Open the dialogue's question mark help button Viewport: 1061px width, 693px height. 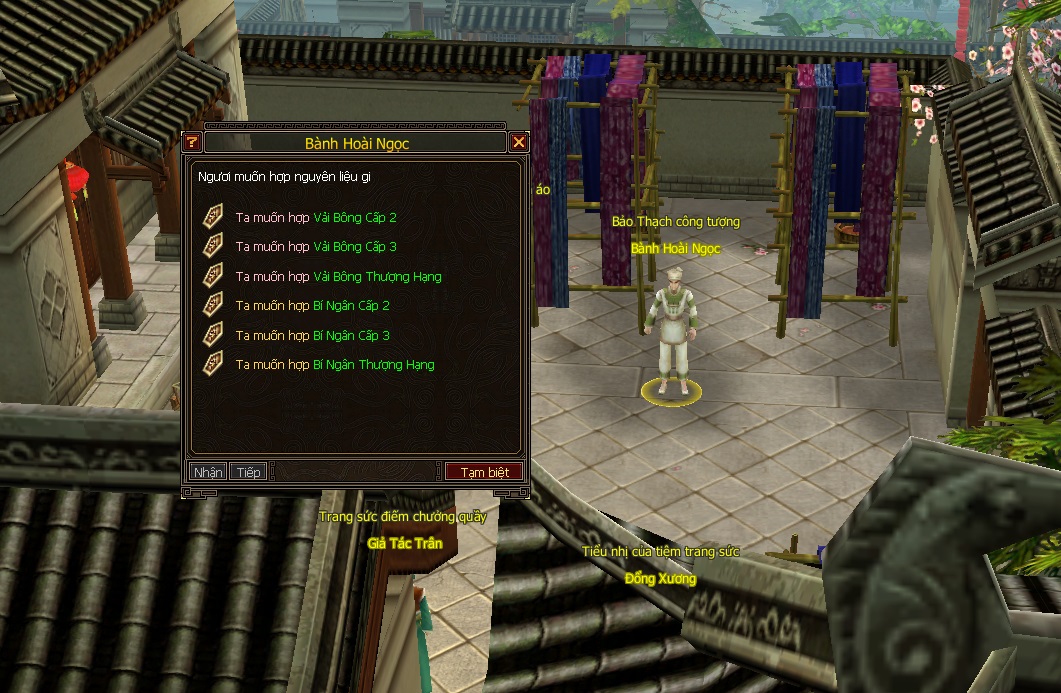coord(193,143)
